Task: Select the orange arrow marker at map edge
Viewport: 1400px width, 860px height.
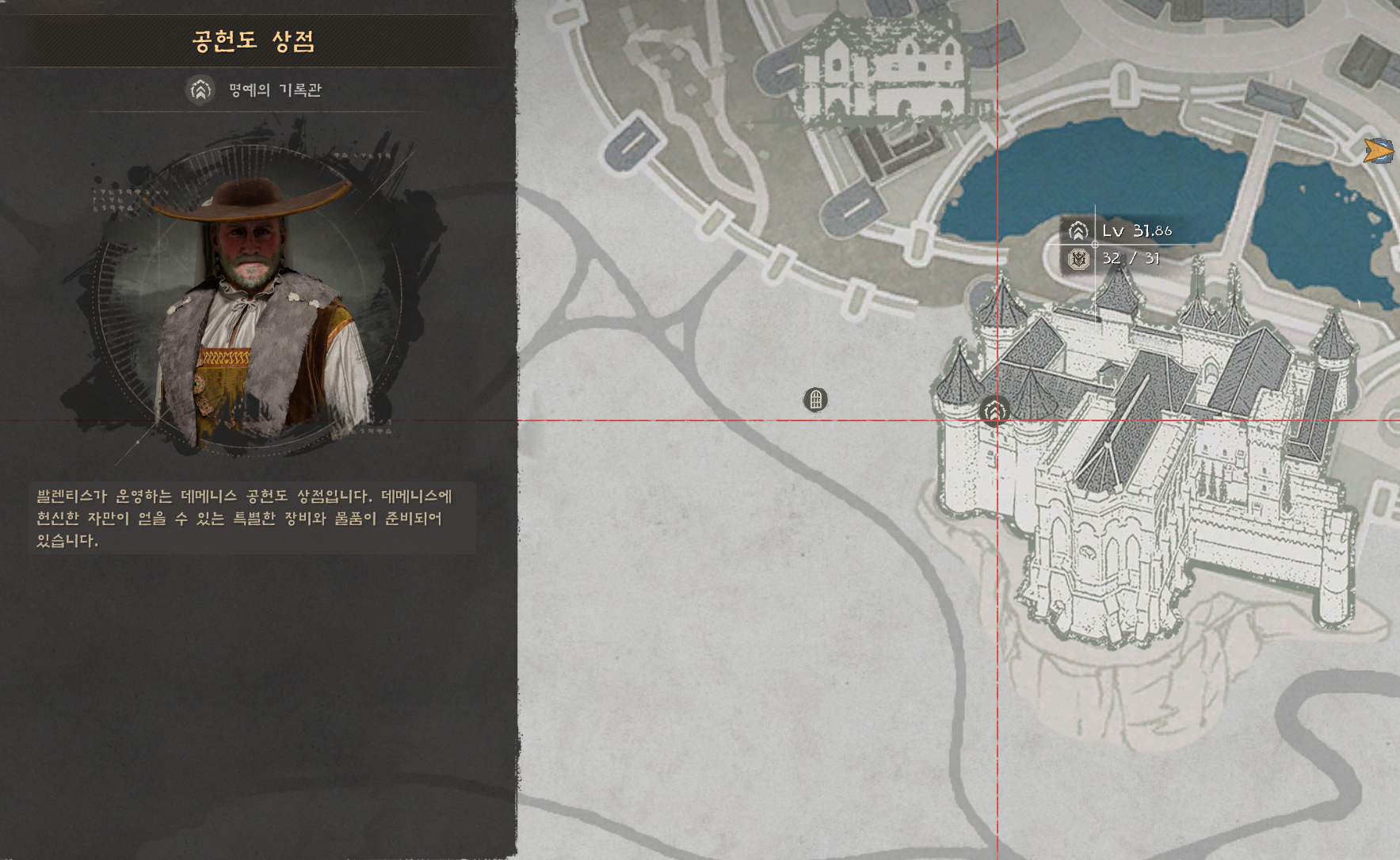Action: pyautogui.click(x=1379, y=150)
